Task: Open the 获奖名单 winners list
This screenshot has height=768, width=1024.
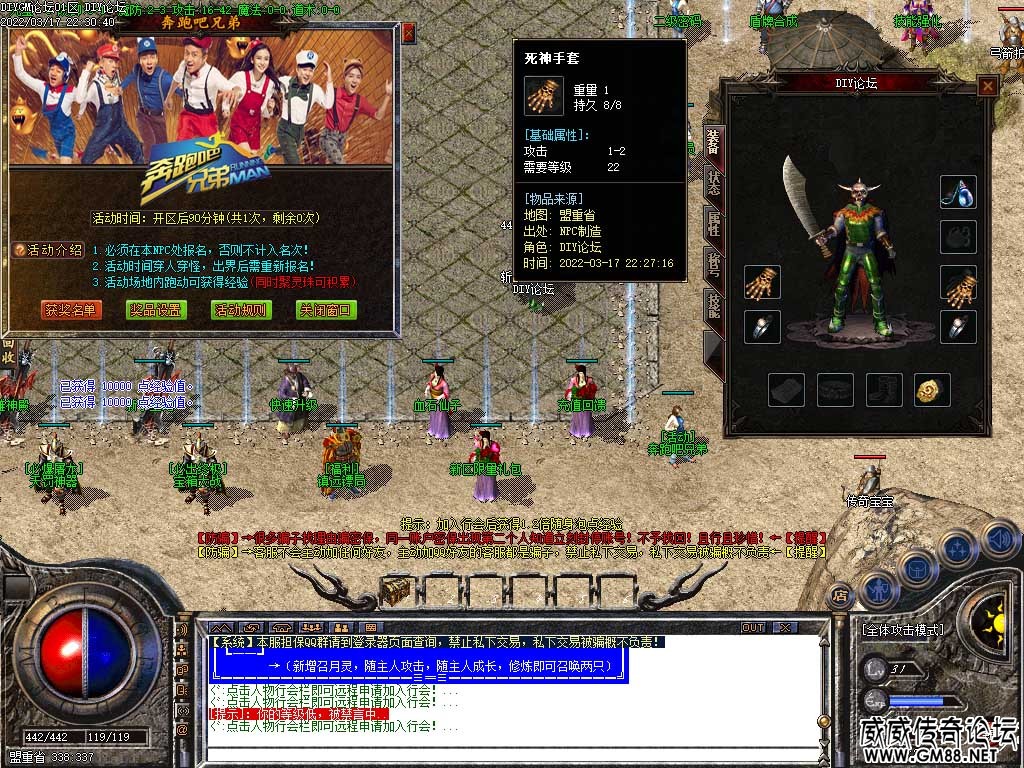Action: [x=71, y=310]
